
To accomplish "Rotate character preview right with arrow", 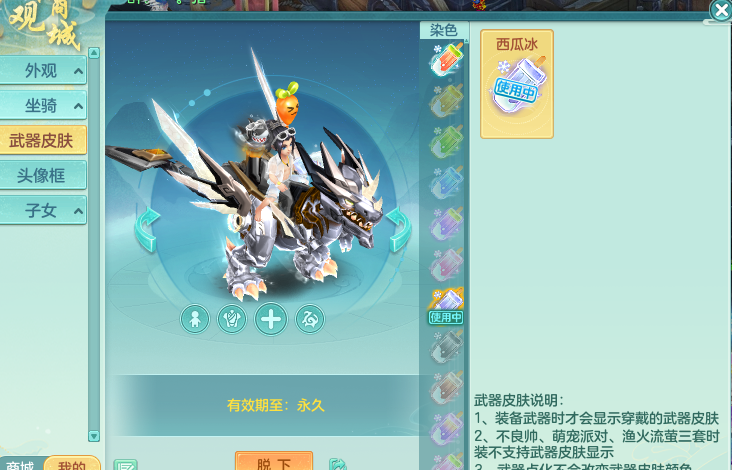I will [x=398, y=229].
